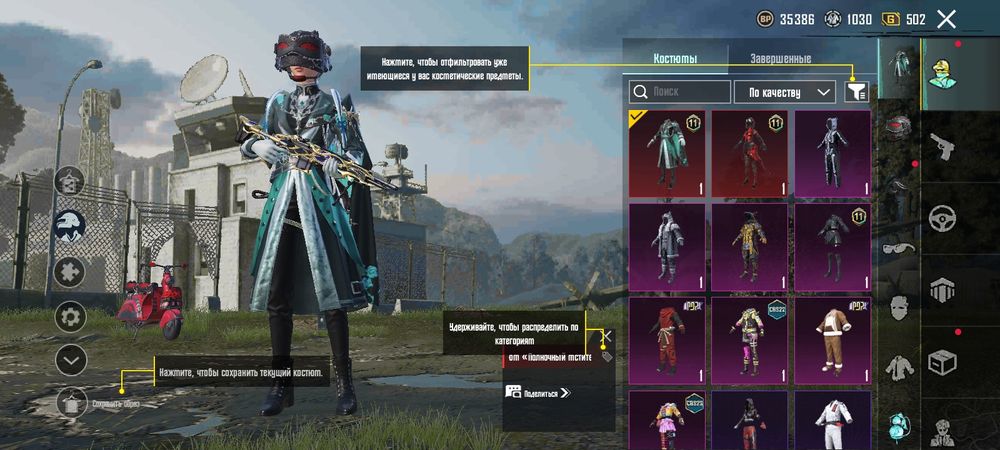Switch to the Костюмы tab

tap(675, 59)
